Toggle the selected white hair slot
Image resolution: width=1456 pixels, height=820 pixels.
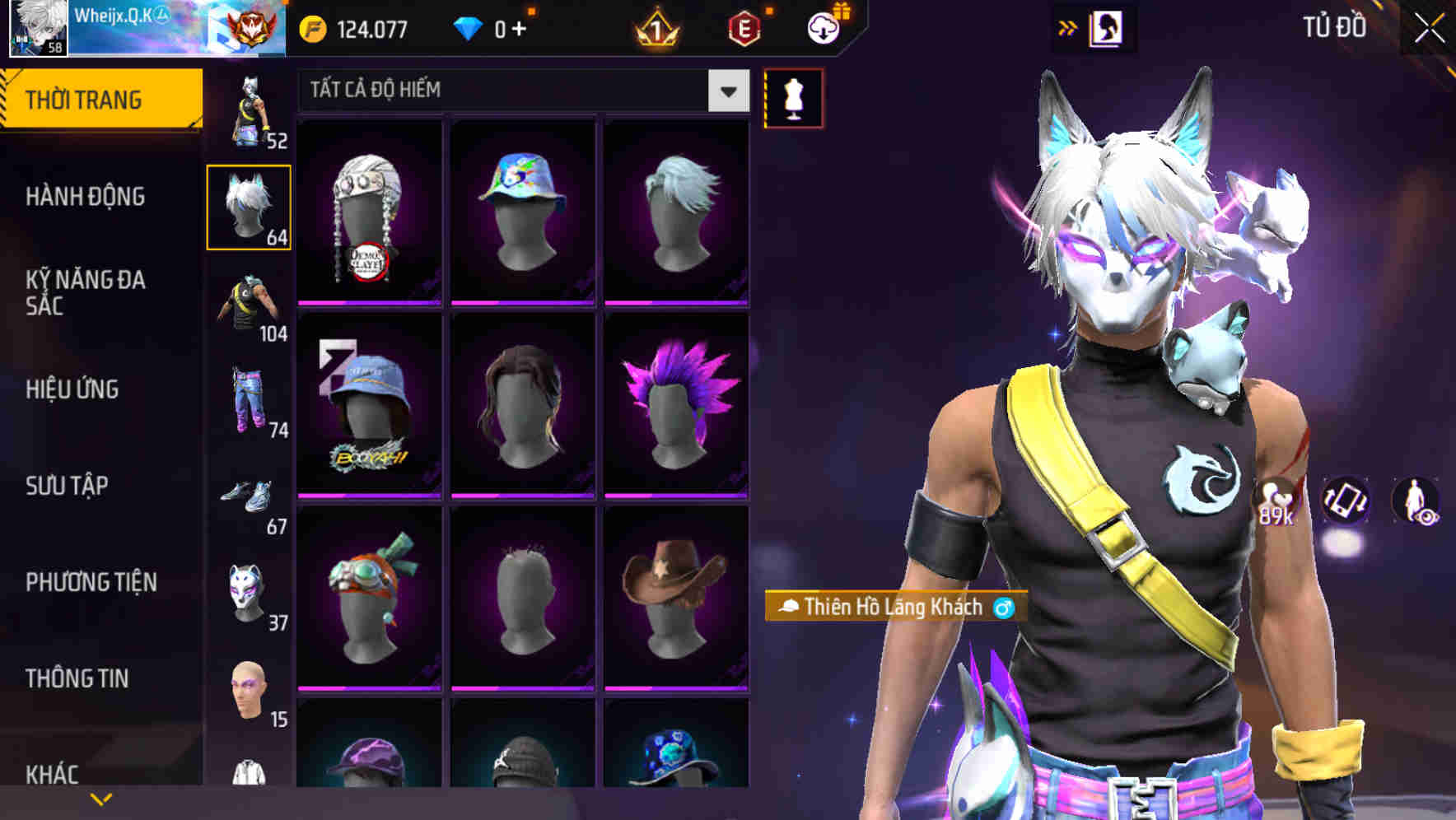tap(250, 206)
